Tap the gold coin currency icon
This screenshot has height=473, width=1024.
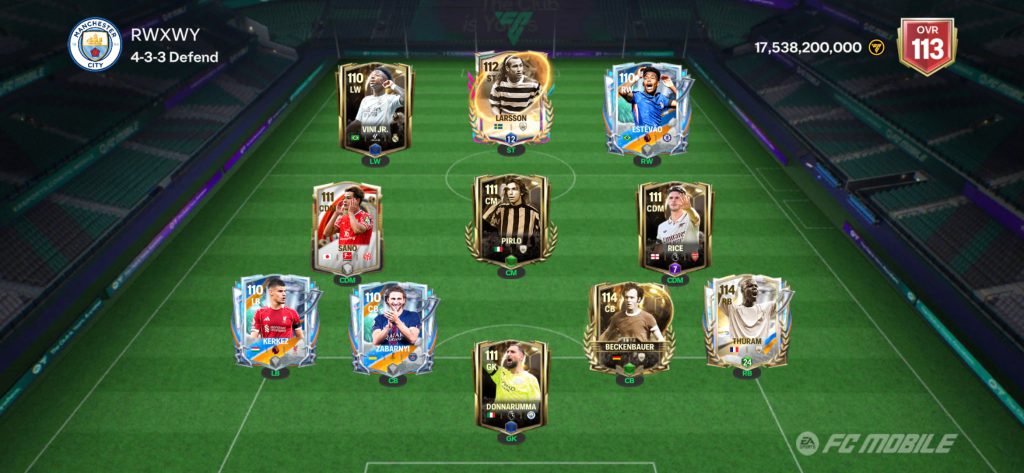(x=877, y=47)
